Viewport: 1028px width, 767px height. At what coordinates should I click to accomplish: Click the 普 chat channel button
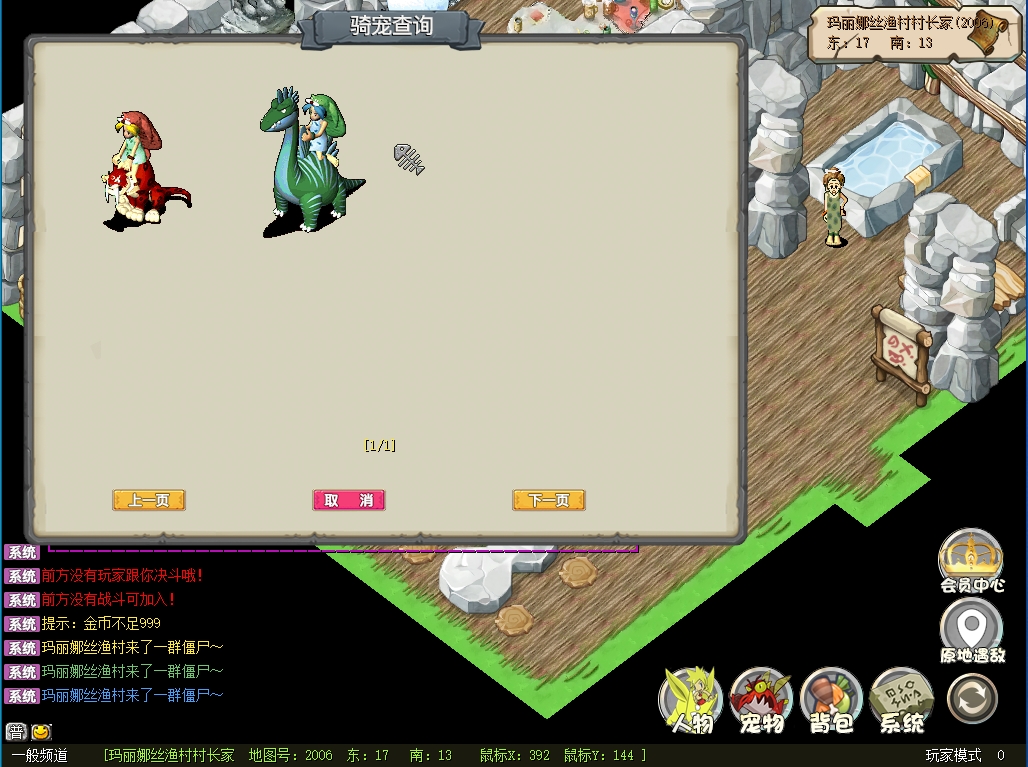(x=16, y=731)
